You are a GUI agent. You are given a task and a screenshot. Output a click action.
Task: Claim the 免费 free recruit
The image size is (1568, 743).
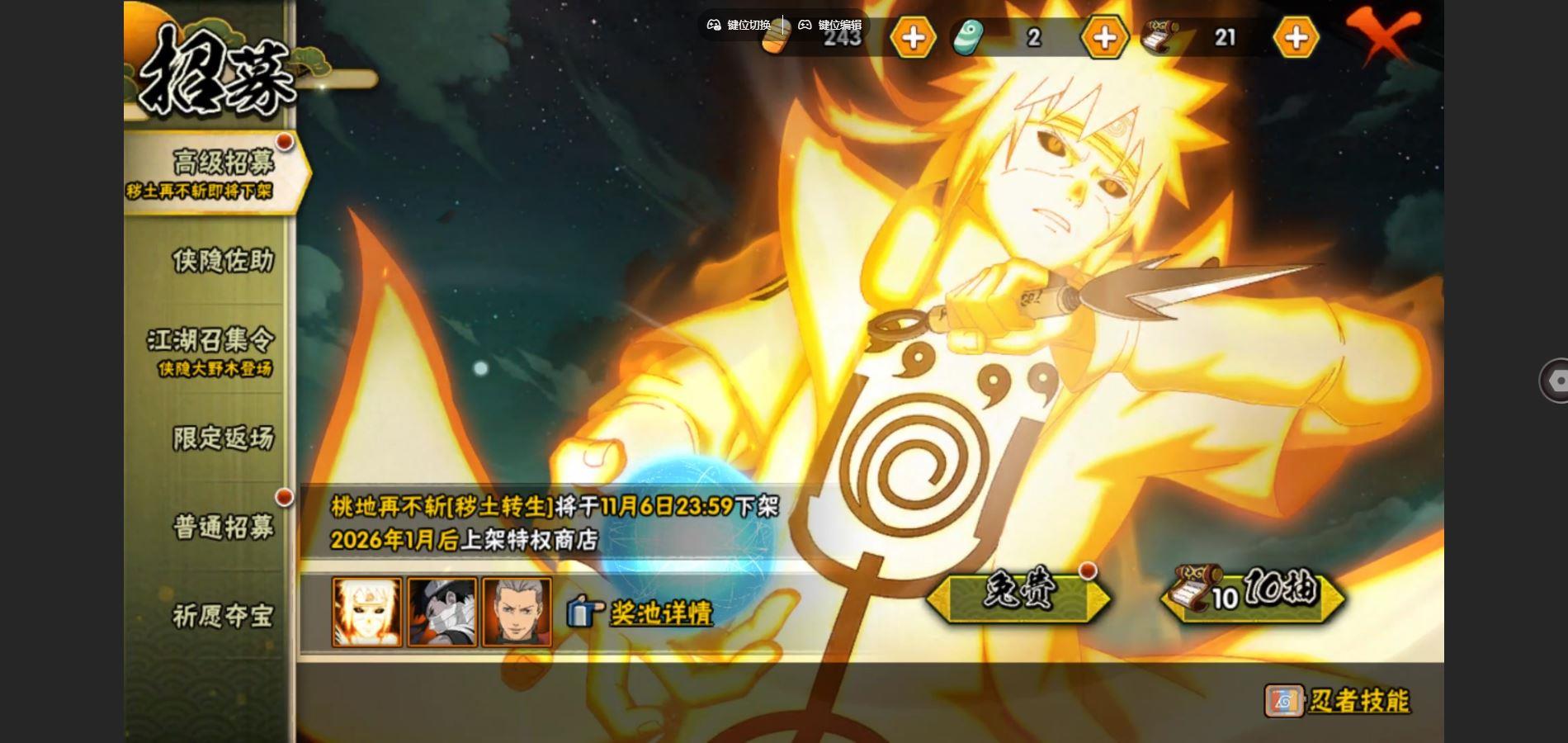[x=1018, y=593]
